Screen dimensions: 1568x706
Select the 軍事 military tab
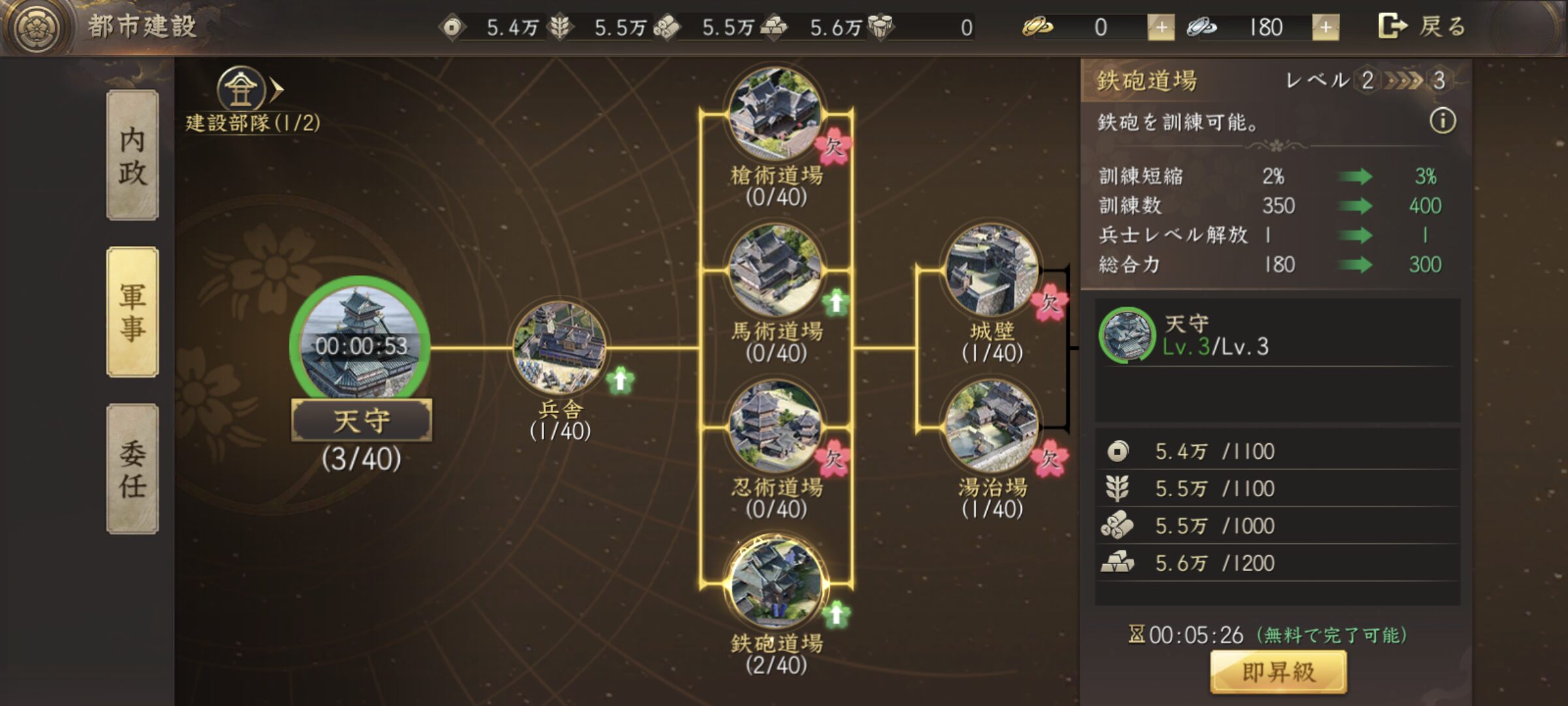coord(133,312)
